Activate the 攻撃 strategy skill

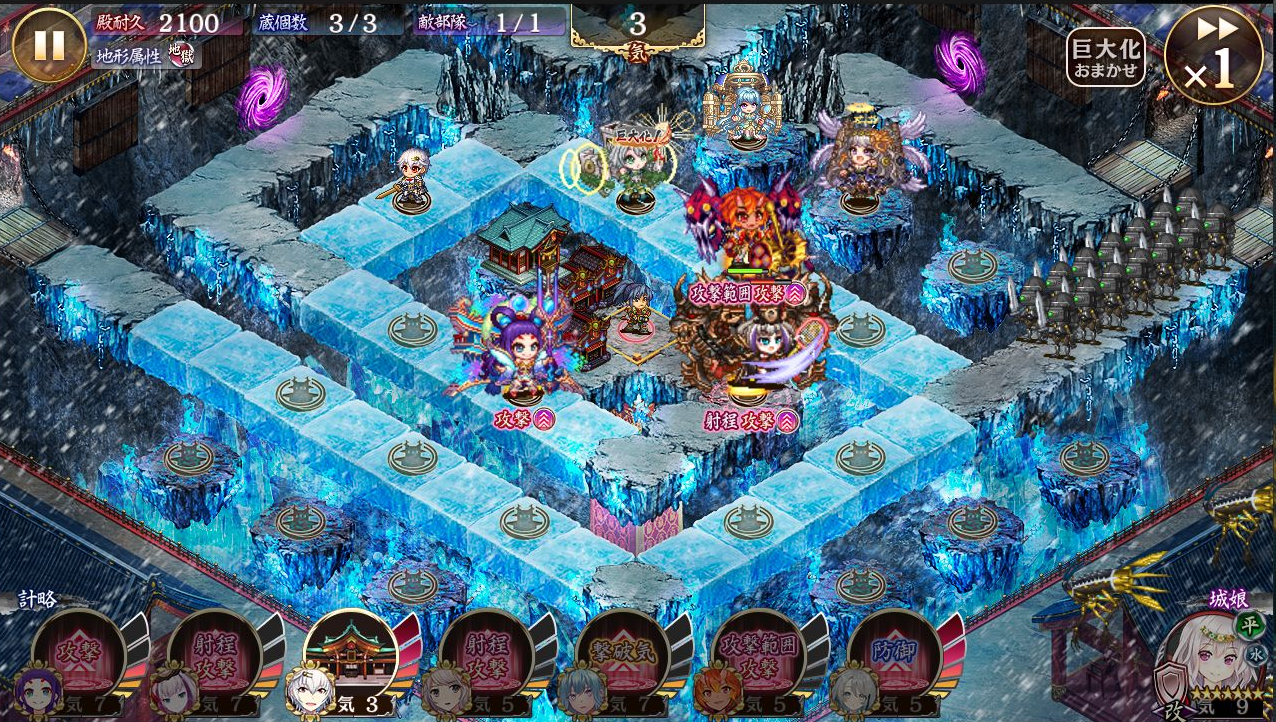pos(79,656)
